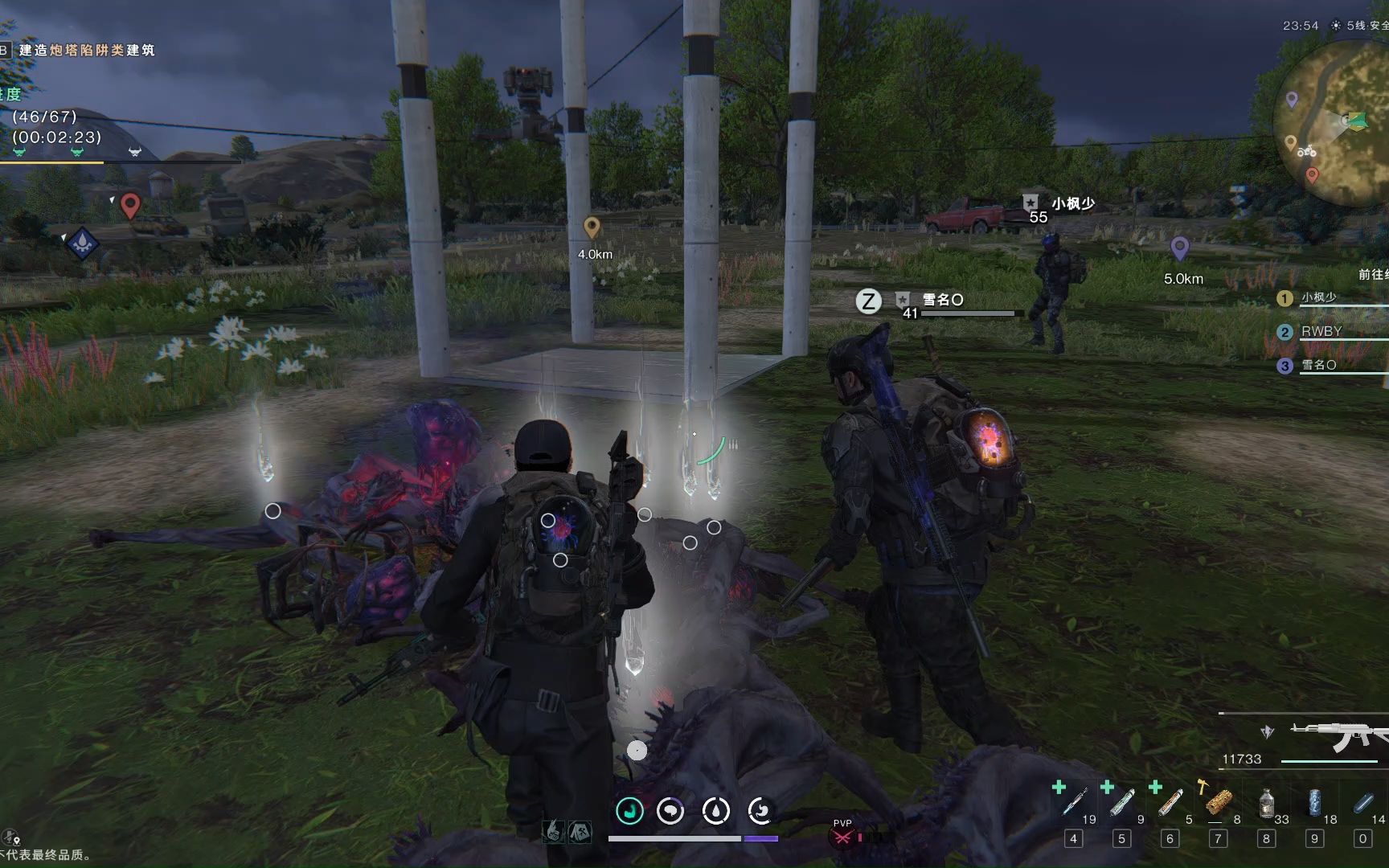Click the equipped AK rifle weapon icon

(1338, 735)
